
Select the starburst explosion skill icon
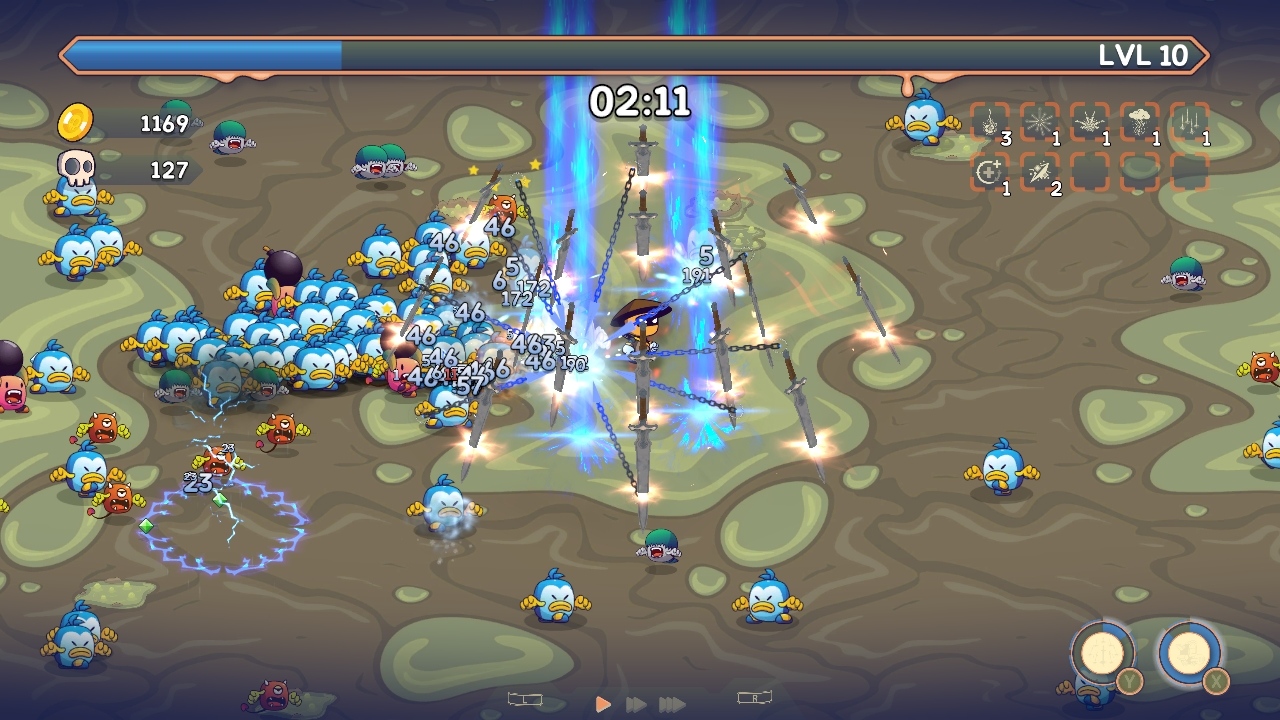pyautogui.click(x=1038, y=122)
